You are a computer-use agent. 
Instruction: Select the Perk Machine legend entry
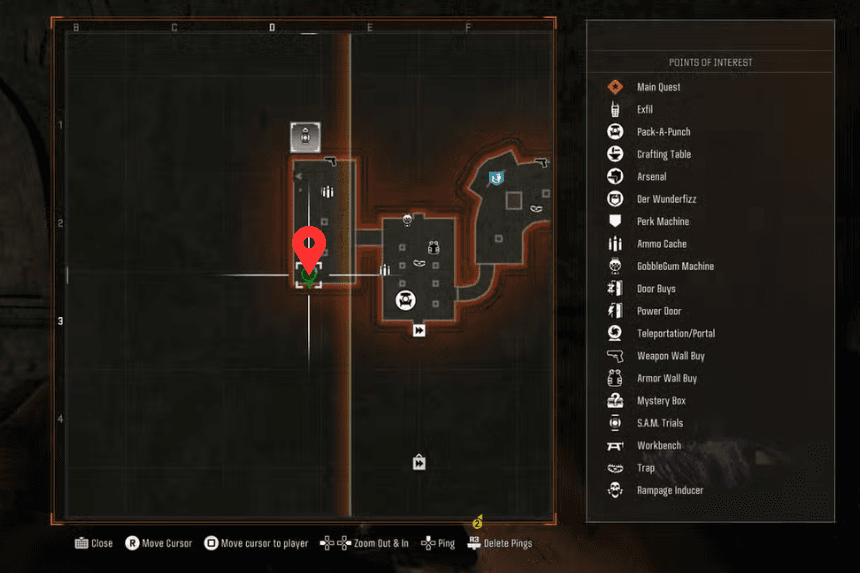662,222
